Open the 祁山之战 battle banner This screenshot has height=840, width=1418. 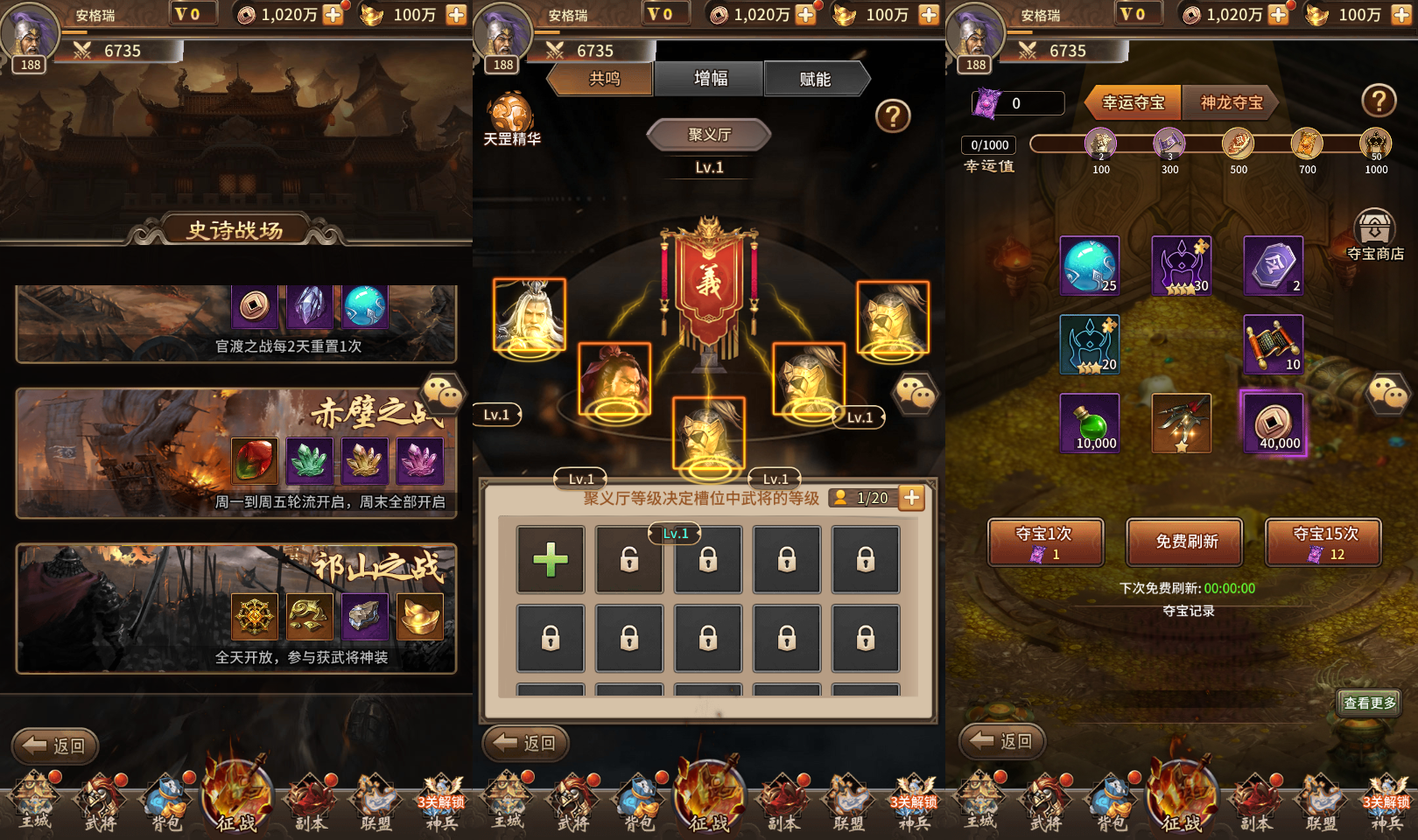[235, 609]
